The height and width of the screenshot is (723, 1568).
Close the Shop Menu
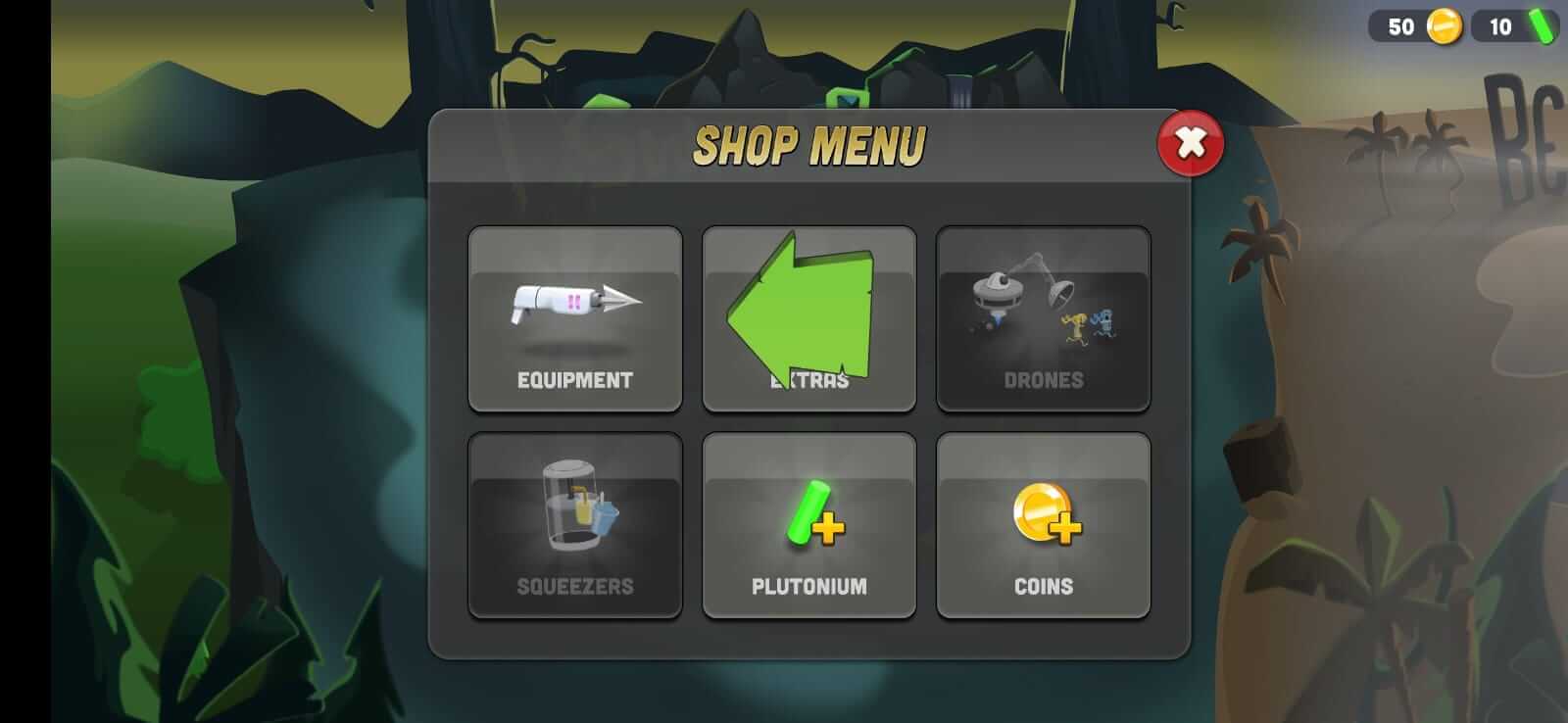tap(1189, 143)
